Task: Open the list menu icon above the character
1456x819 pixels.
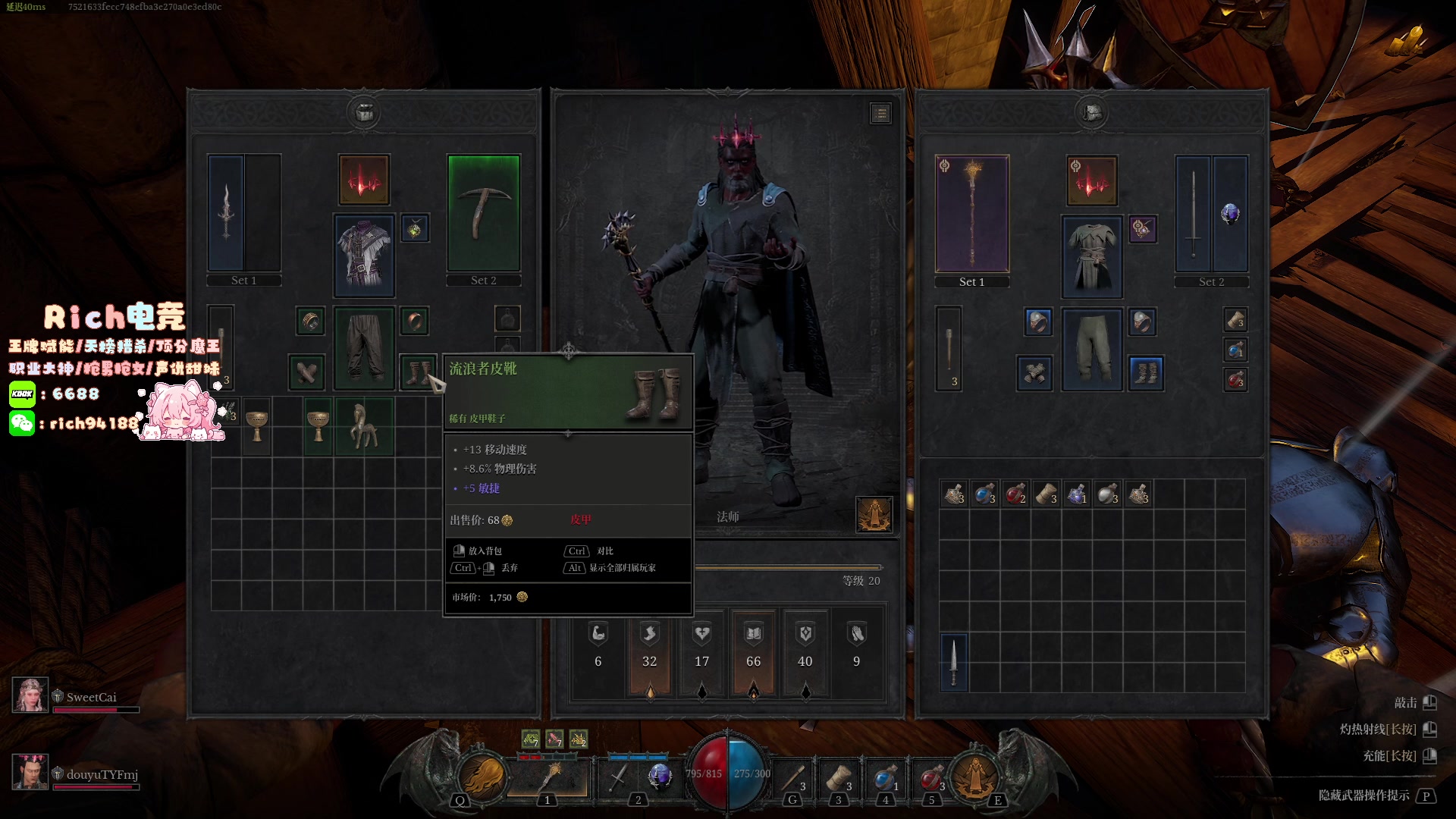Action: pos(880,114)
